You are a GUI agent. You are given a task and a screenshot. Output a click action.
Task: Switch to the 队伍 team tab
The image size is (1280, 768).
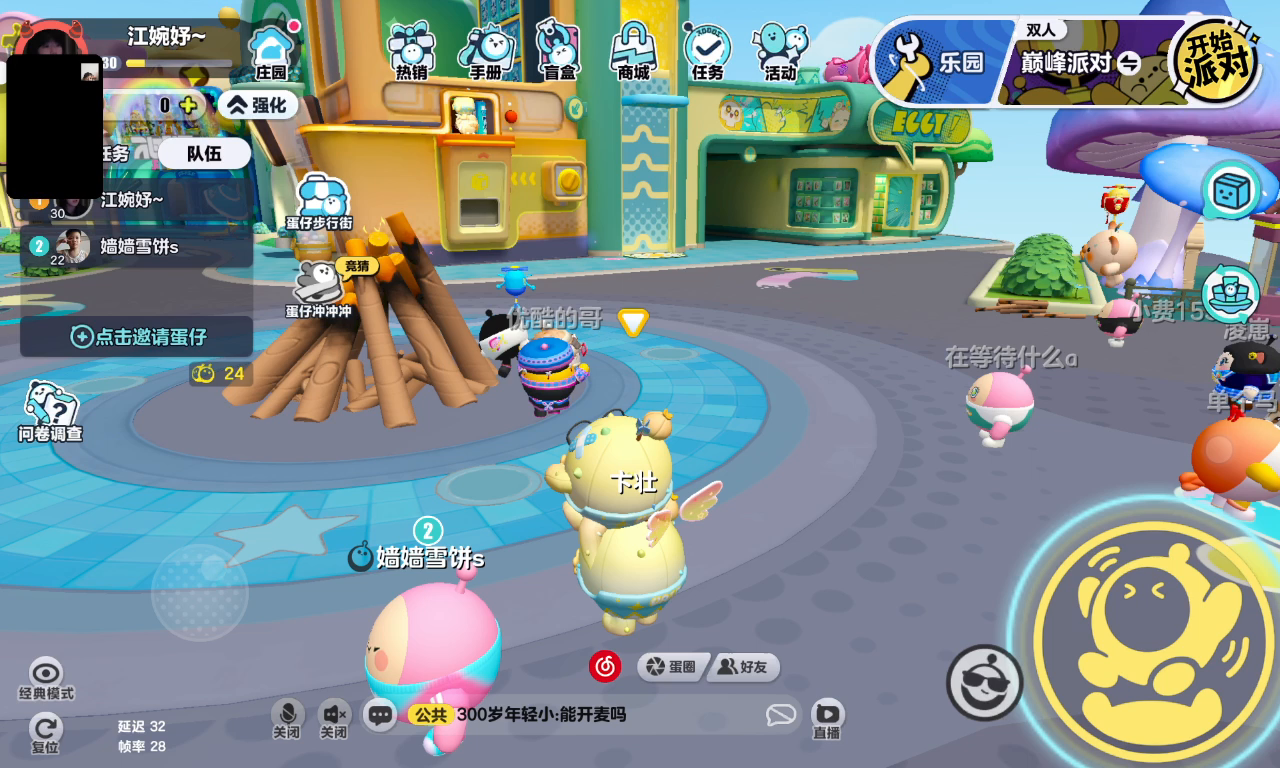pyautogui.click(x=204, y=153)
